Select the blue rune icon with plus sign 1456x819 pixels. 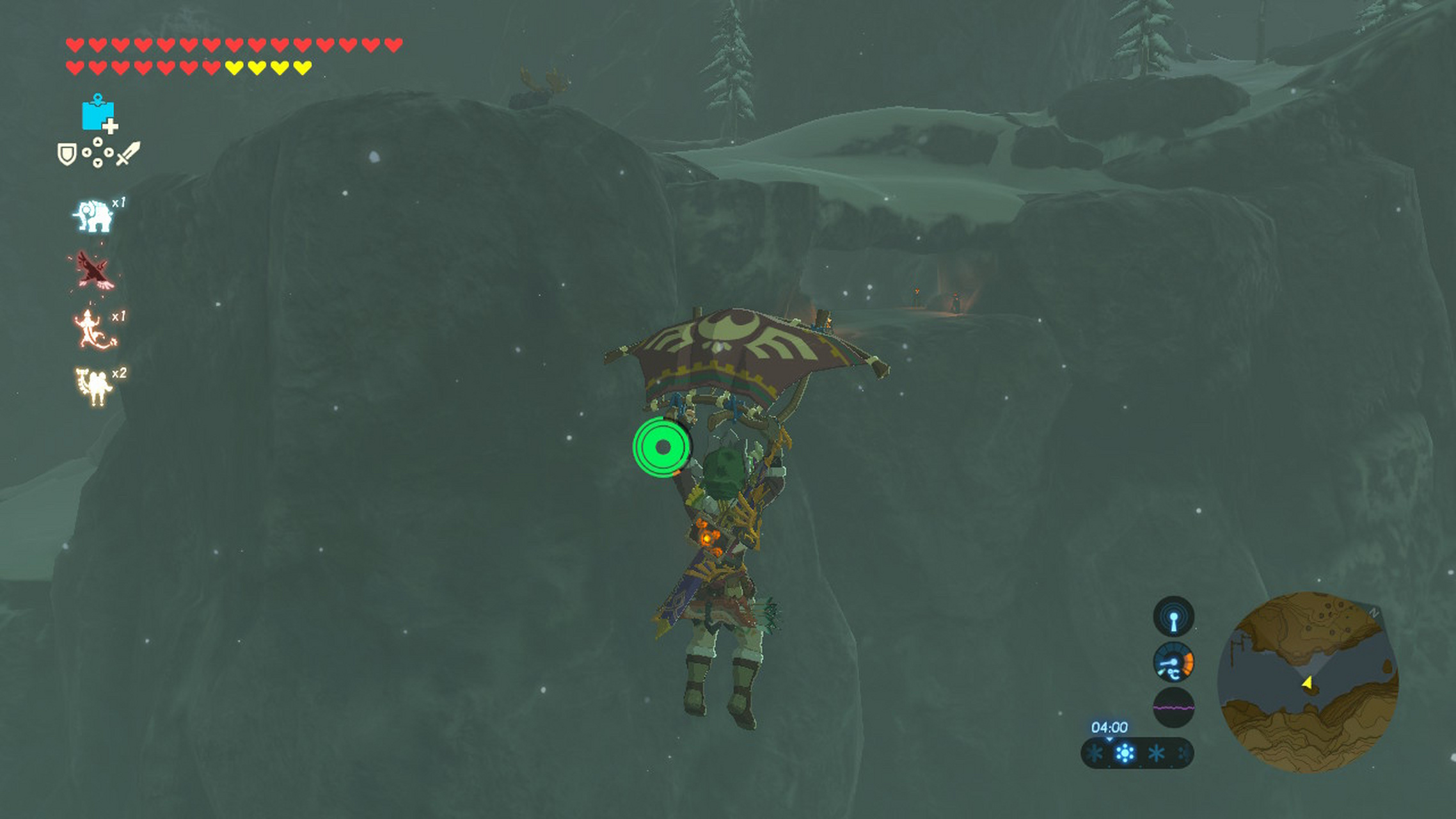pyautogui.click(x=98, y=115)
